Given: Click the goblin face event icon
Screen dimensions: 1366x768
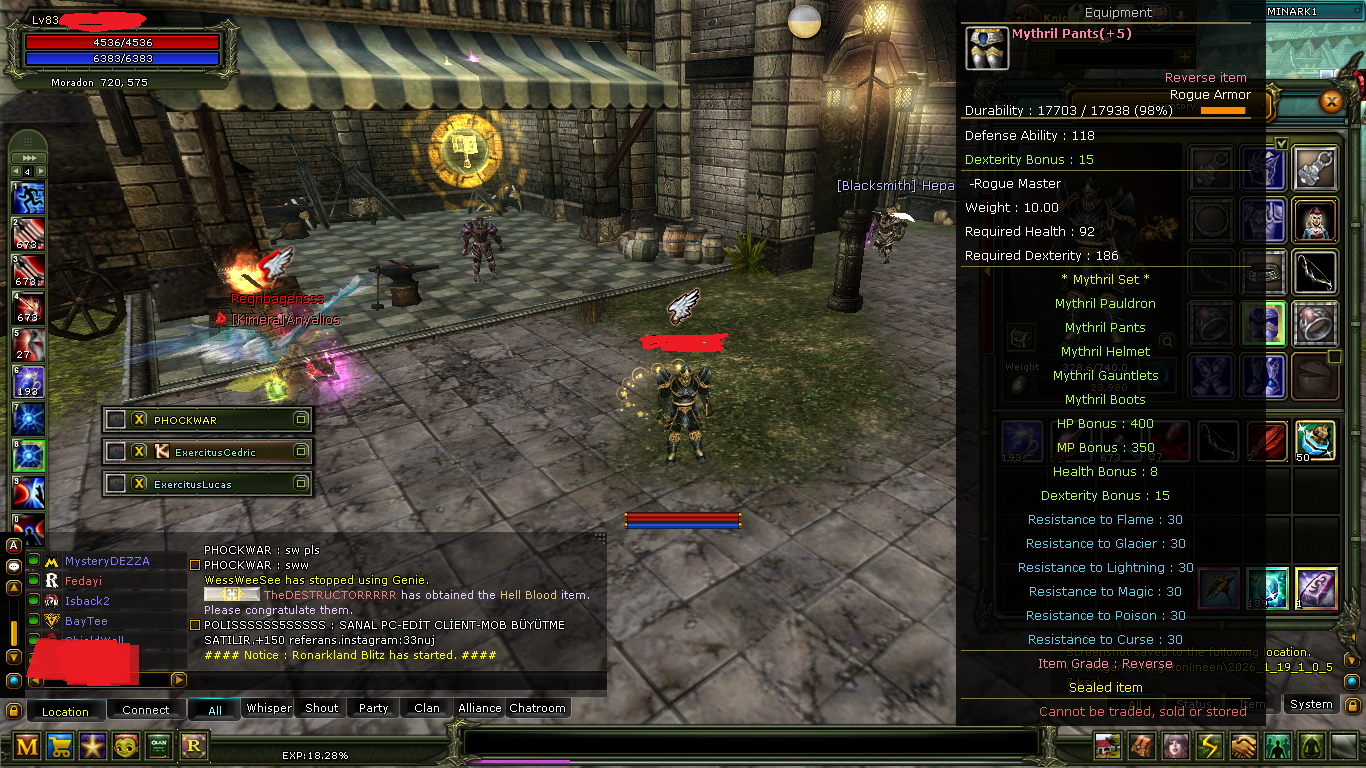Looking at the screenshot, I should [x=124, y=746].
